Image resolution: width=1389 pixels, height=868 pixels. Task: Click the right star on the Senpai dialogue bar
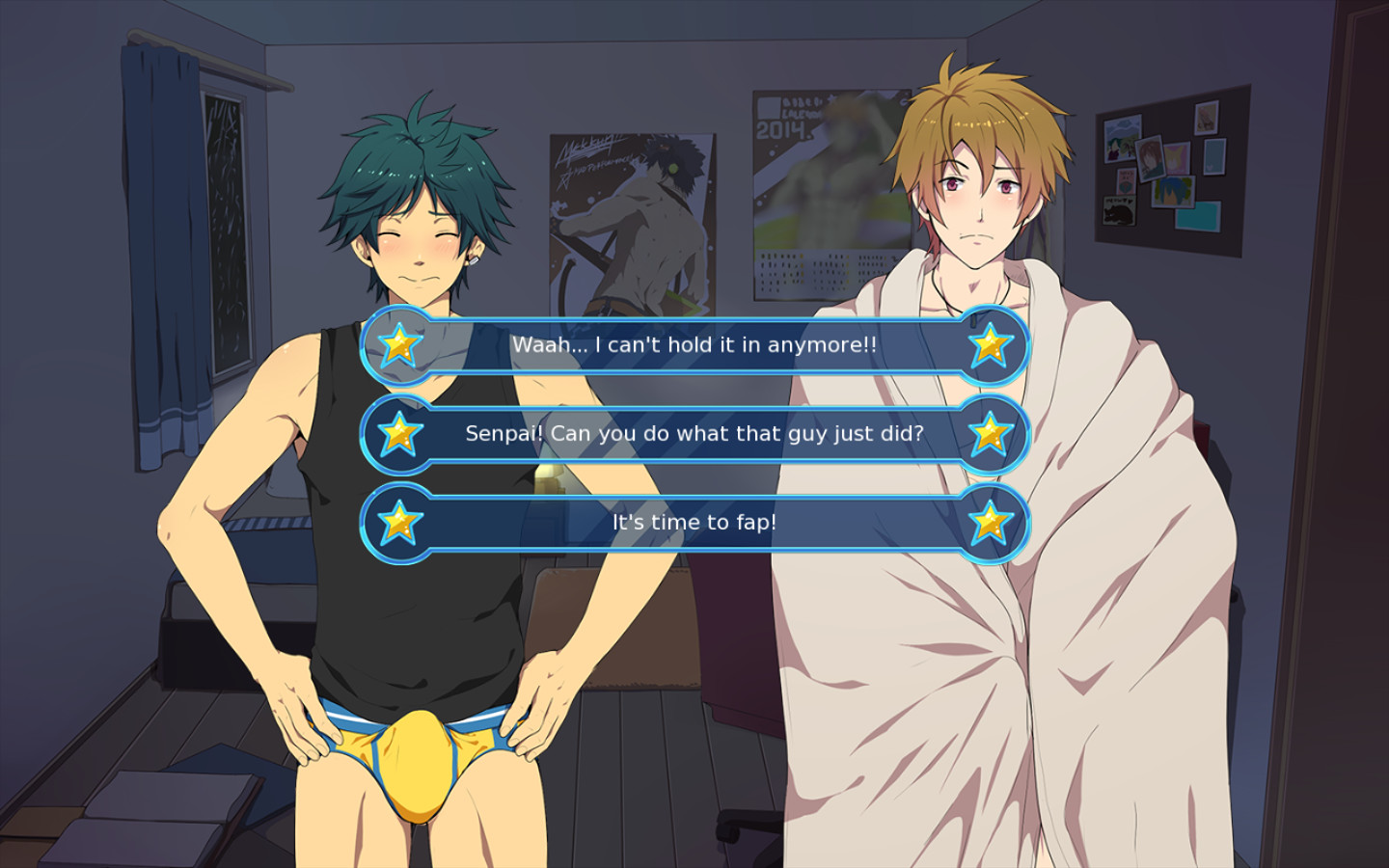click(991, 434)
